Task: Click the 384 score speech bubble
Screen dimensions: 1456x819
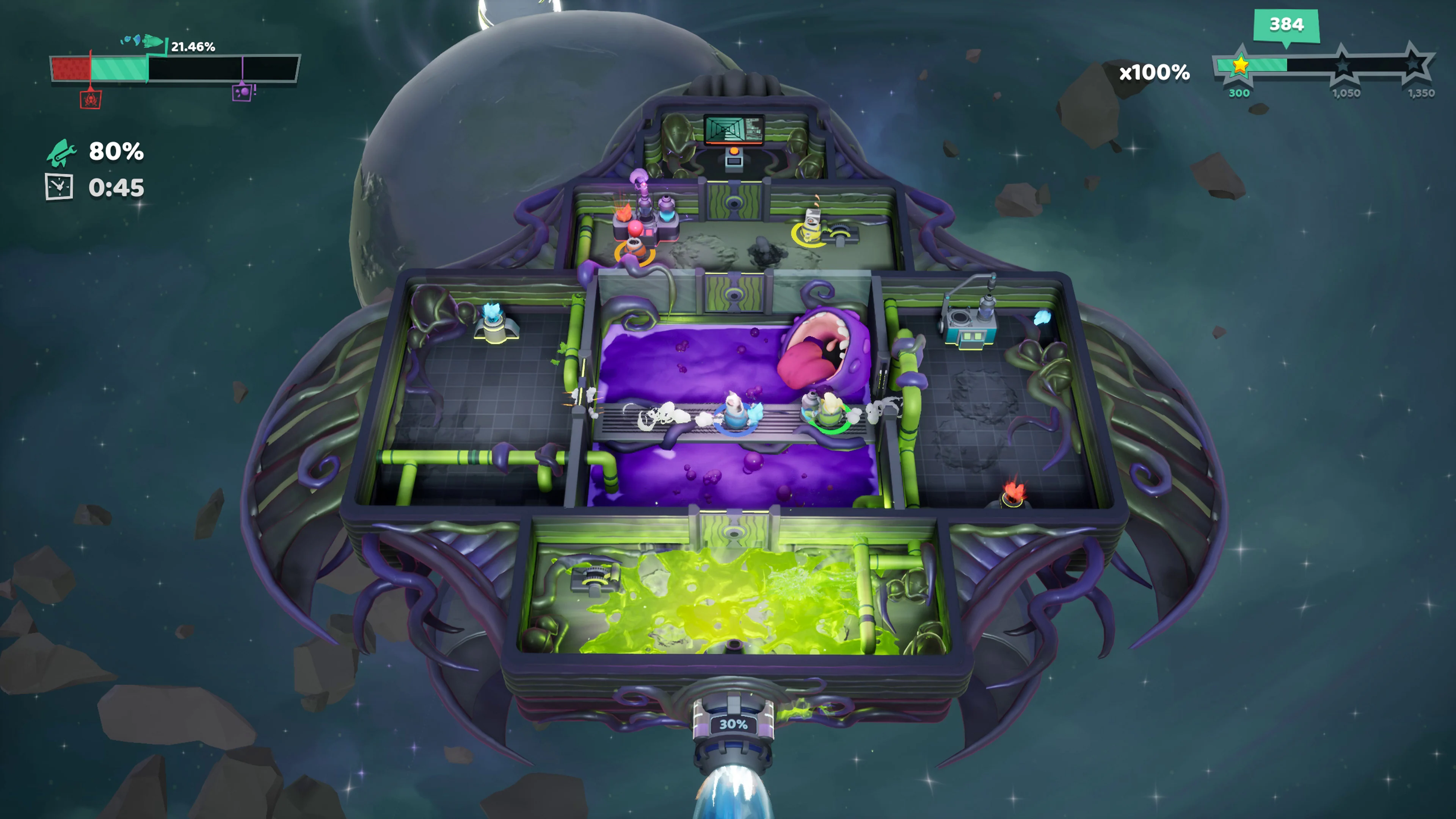Action: click(1287, 25)
